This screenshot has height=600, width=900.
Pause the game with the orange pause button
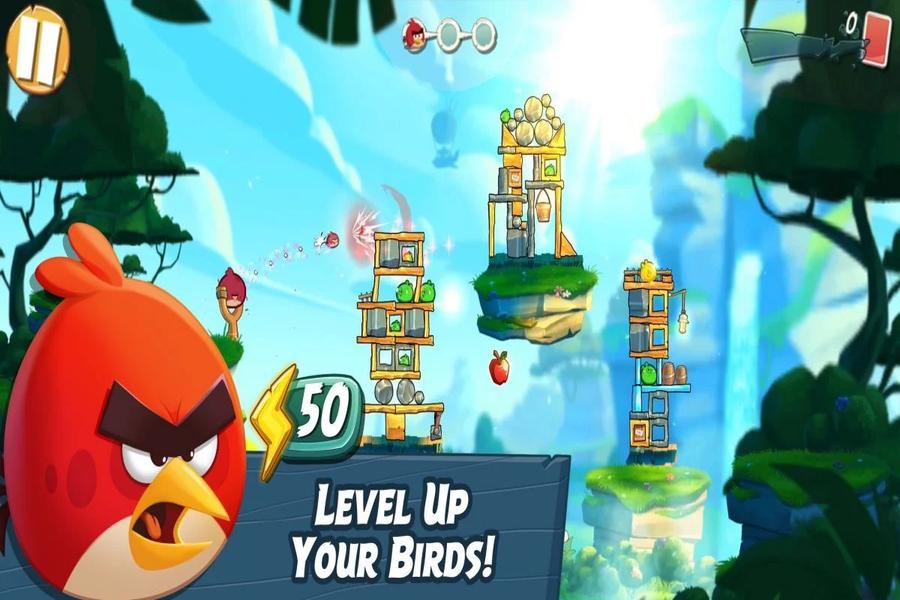pos(36,47)
